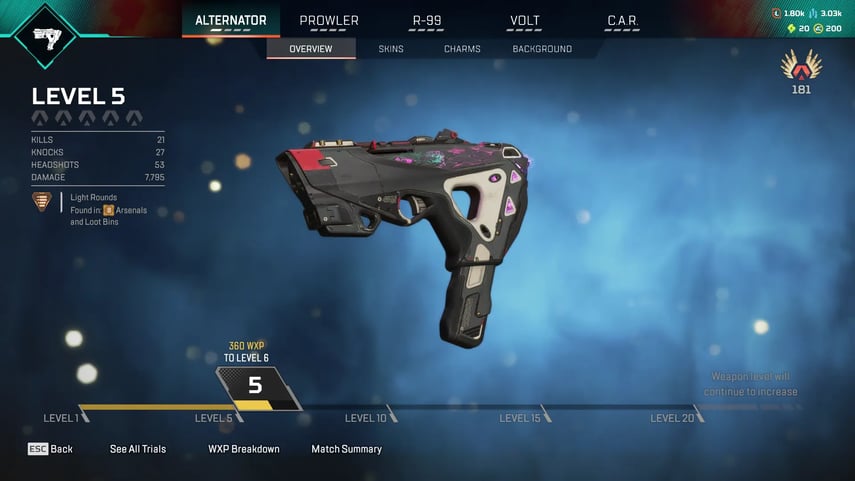Show the Overview sub-tab
Viewport: 855px width, 481px height.
click(x=311, y=49)
